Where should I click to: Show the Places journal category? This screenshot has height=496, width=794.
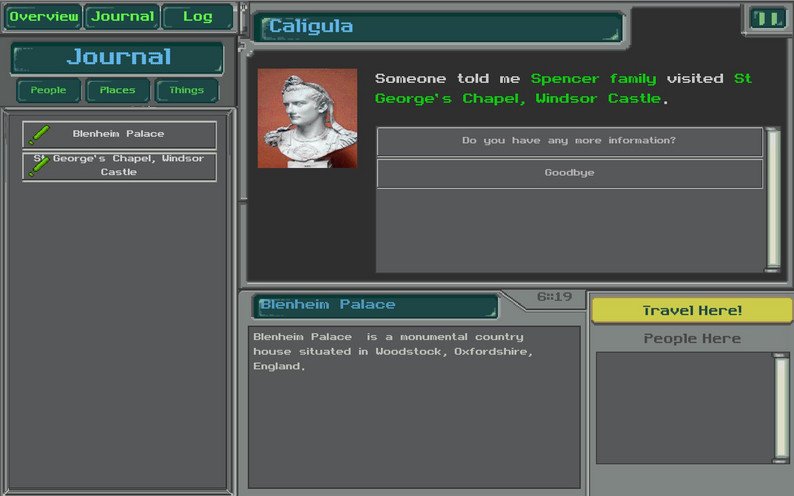coord(117,90)
